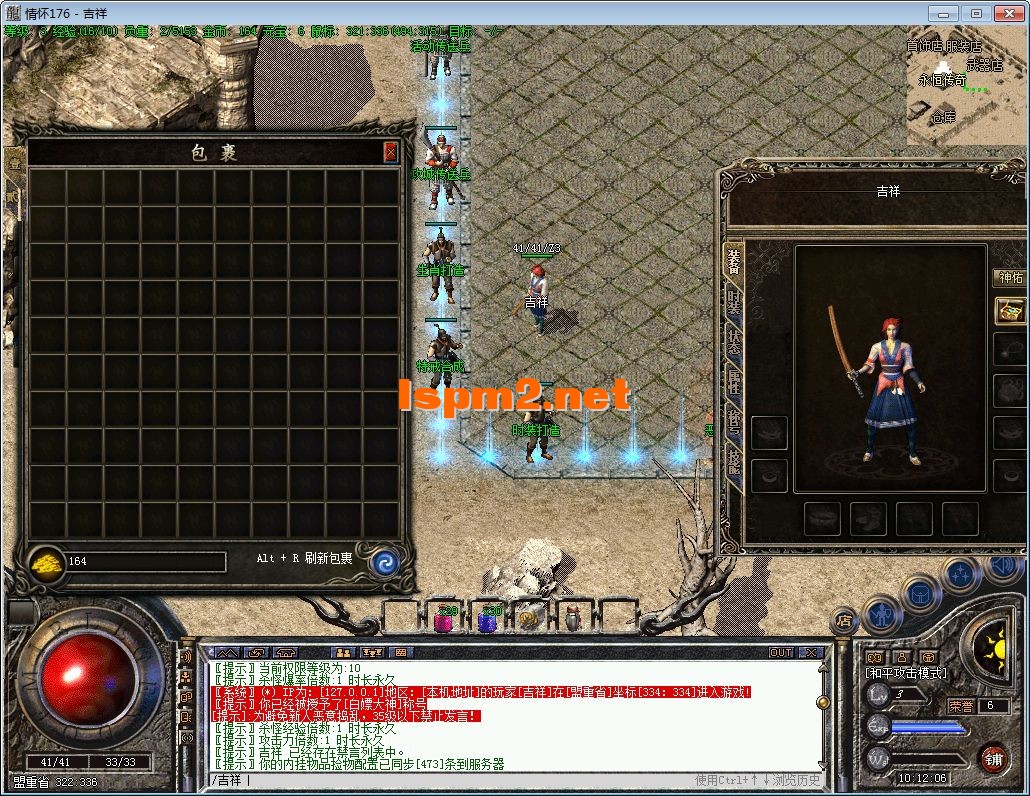Click the red 铺 stall button
The image size is (1030, 796).
point(993,759)
